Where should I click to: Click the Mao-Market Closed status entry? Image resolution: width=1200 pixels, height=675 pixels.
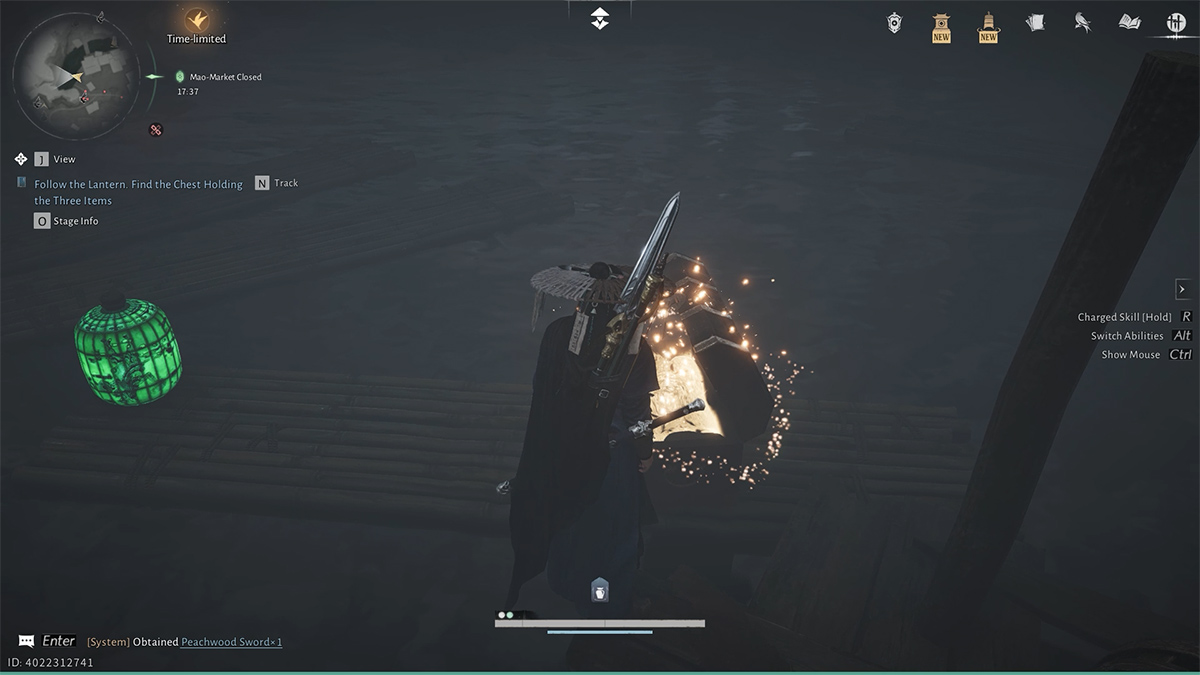225,77
